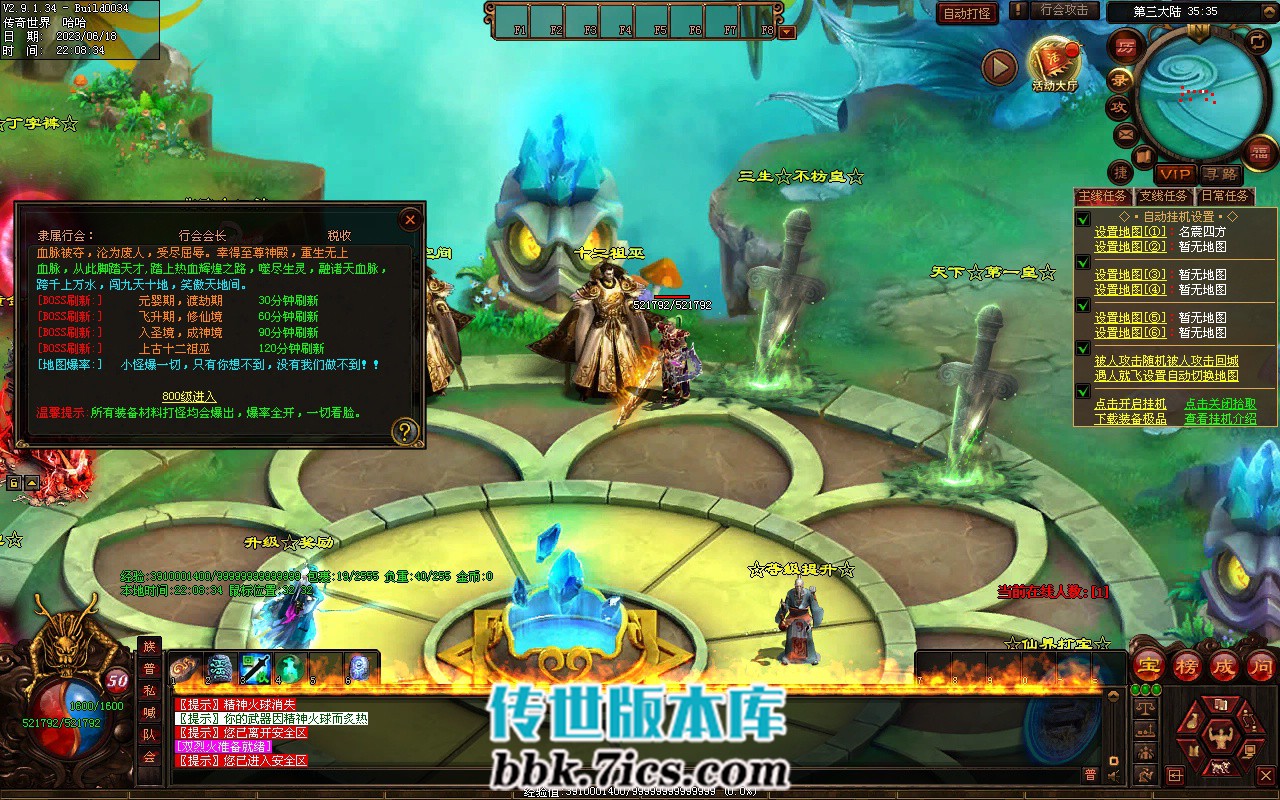Open the mail envelope icon
1280x800 pixels.
point(1125,134)
